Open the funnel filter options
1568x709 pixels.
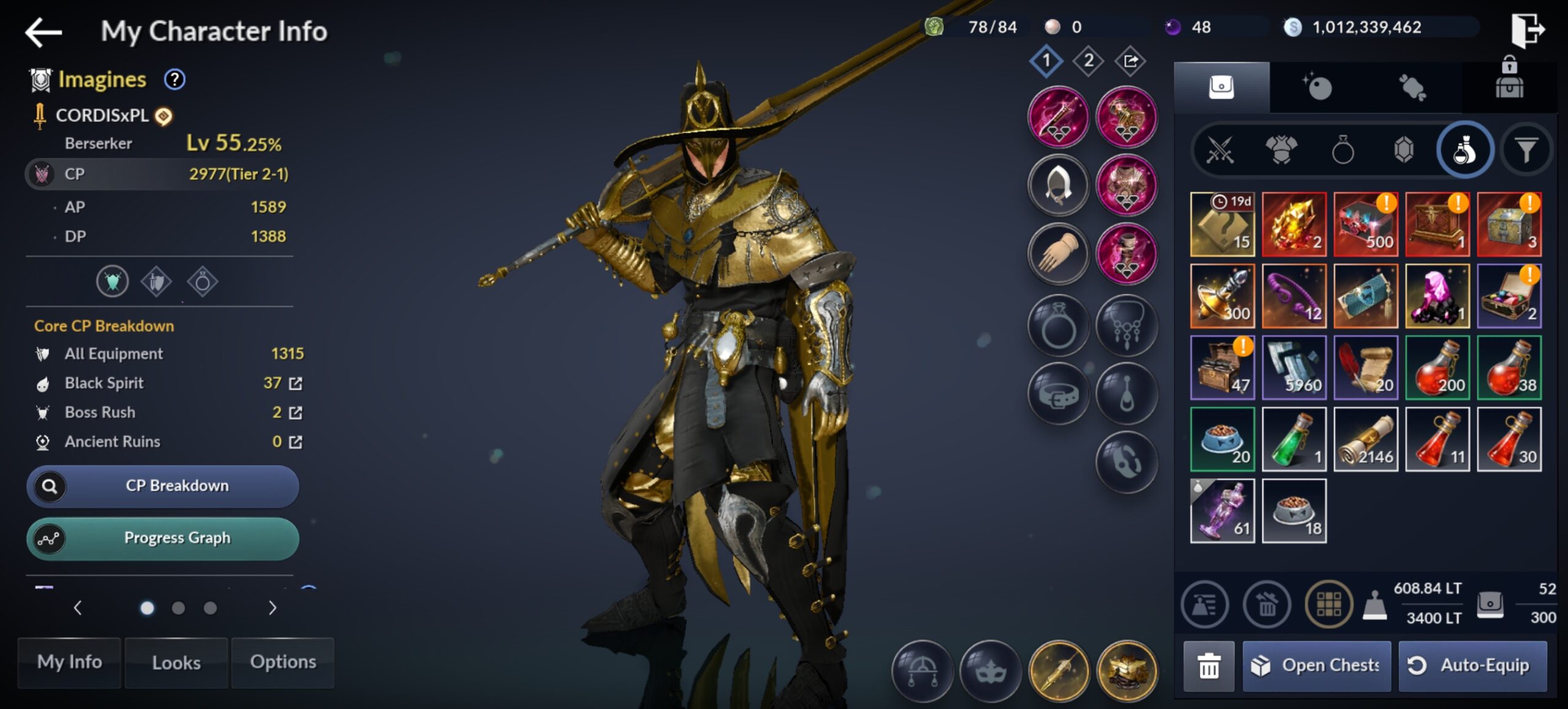coord(1526,150)
